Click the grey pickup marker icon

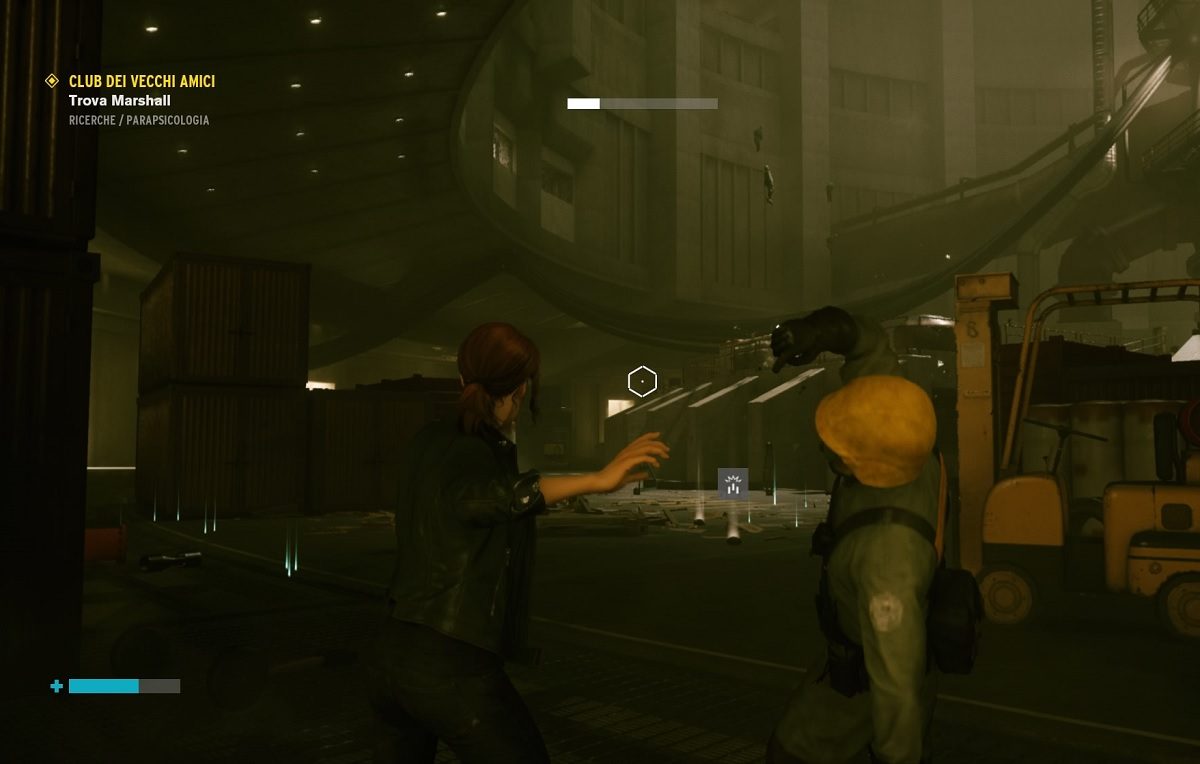[733, 484]
